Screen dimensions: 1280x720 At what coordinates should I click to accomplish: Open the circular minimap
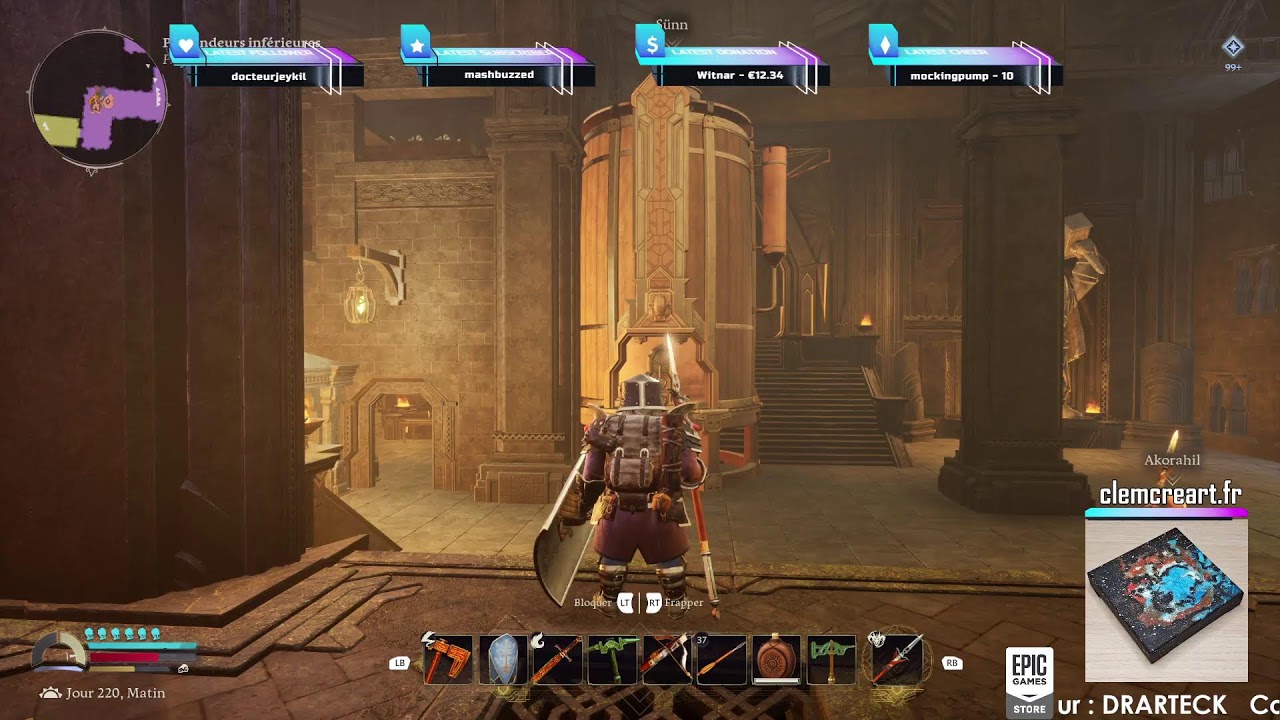[98, 100]
